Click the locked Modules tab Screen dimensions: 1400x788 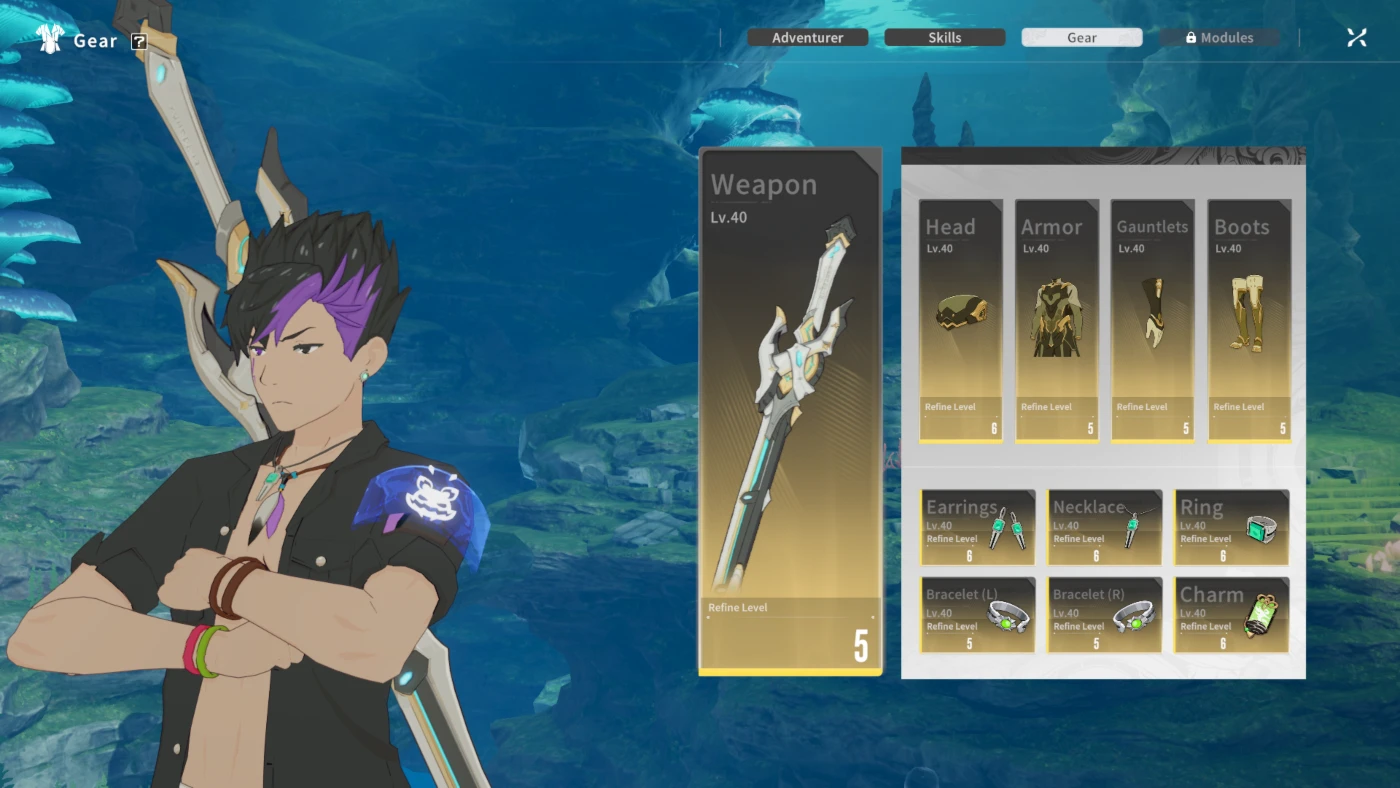click(1219, 38)
